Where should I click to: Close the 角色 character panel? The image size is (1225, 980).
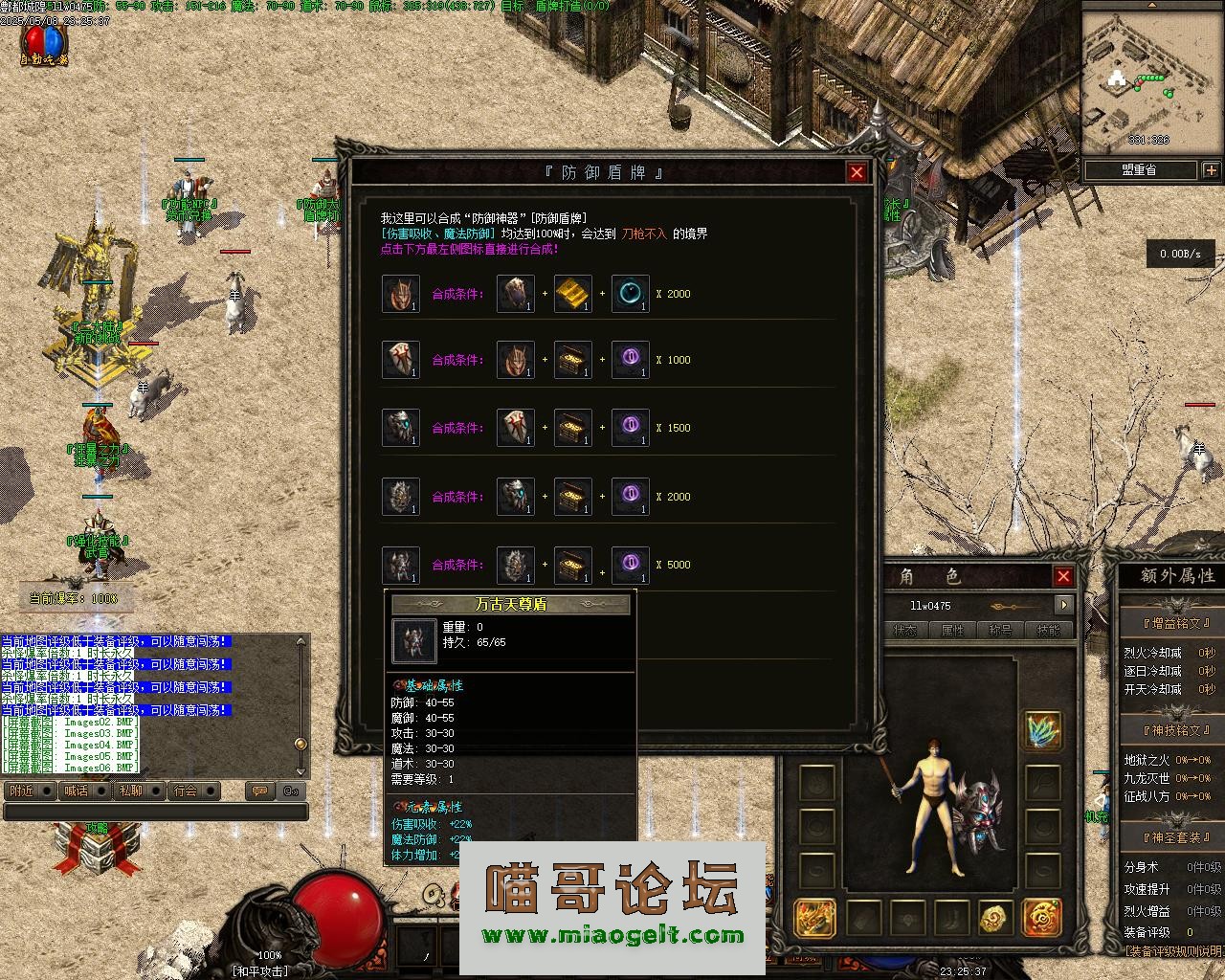pyautogui.click(x=1063, y=576)
